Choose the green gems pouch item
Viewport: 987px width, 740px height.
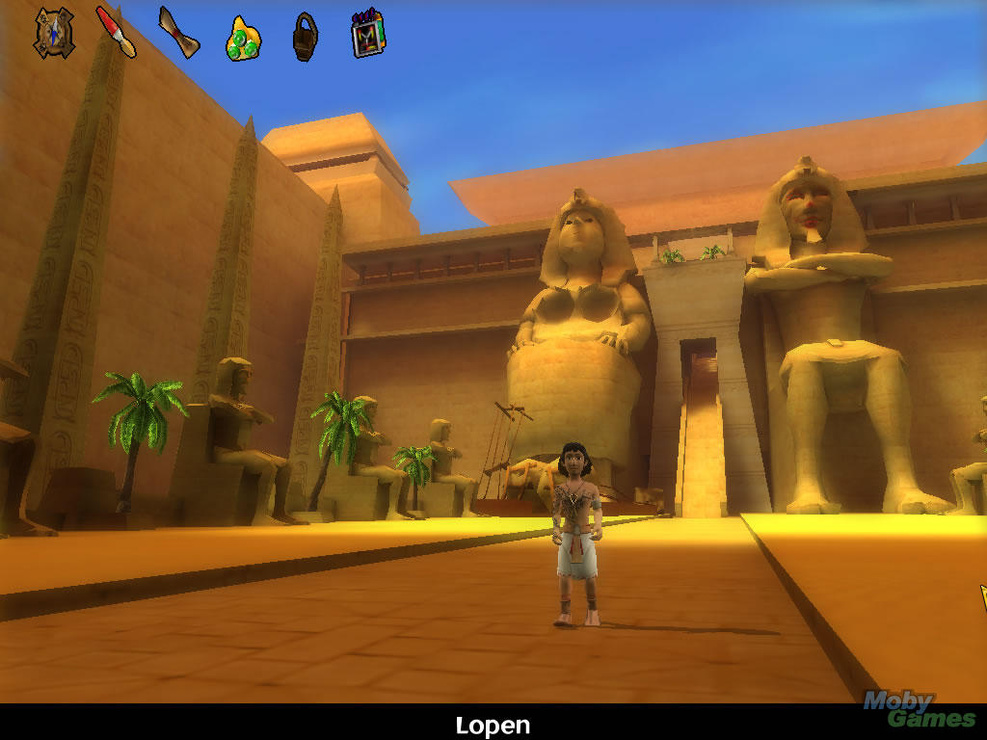[x=243, y=38]
